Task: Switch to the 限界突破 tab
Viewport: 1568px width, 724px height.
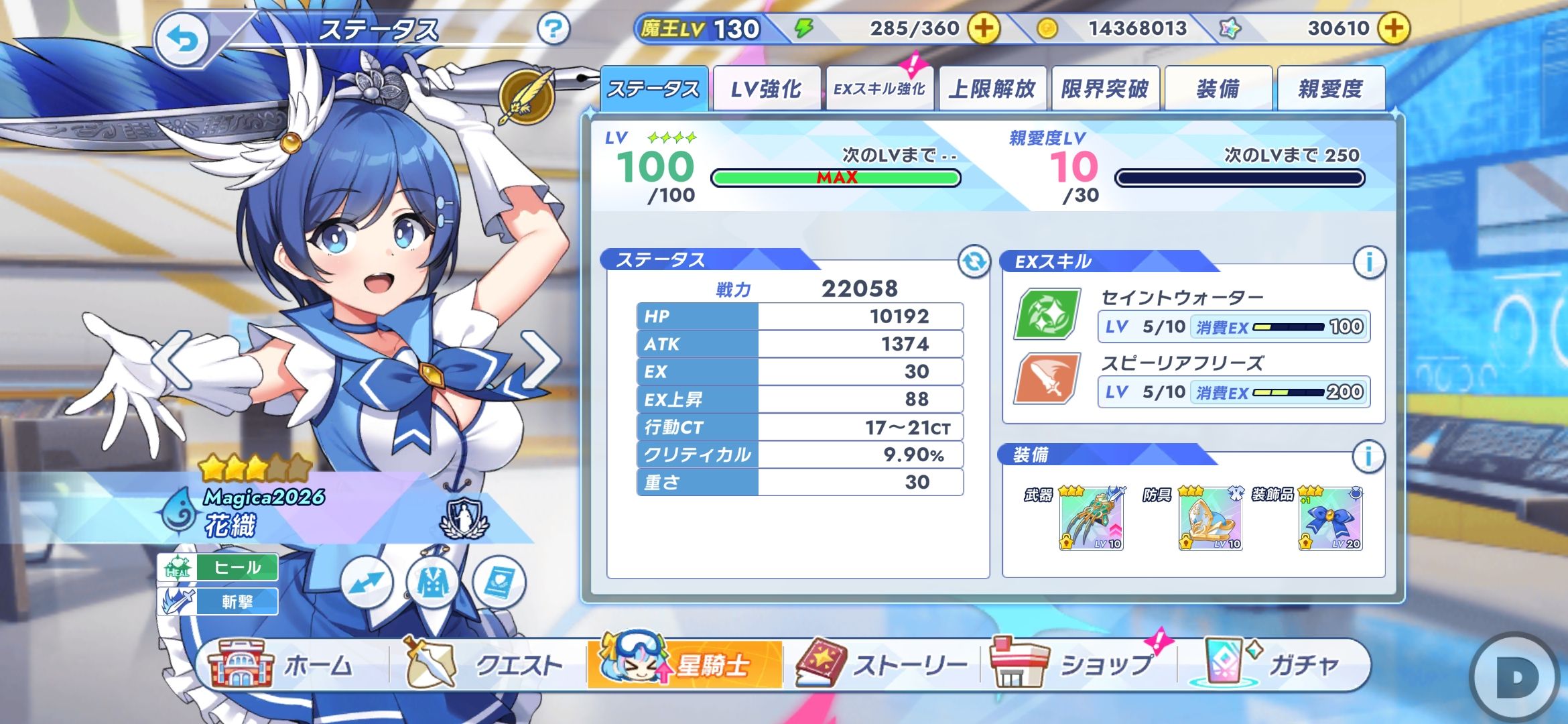Action: click(x=1104, y=89)
